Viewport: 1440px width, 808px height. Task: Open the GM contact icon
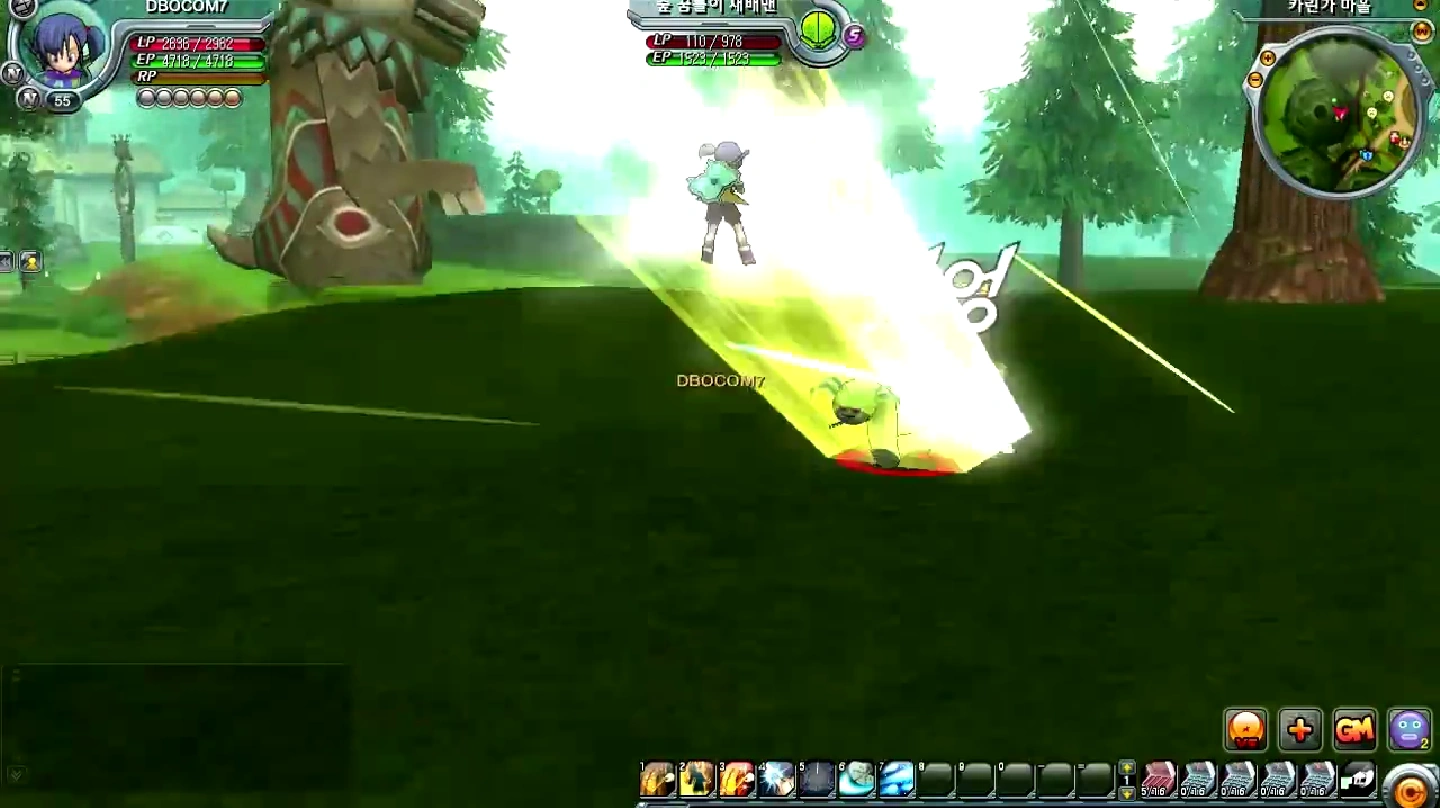[1357, 727]
